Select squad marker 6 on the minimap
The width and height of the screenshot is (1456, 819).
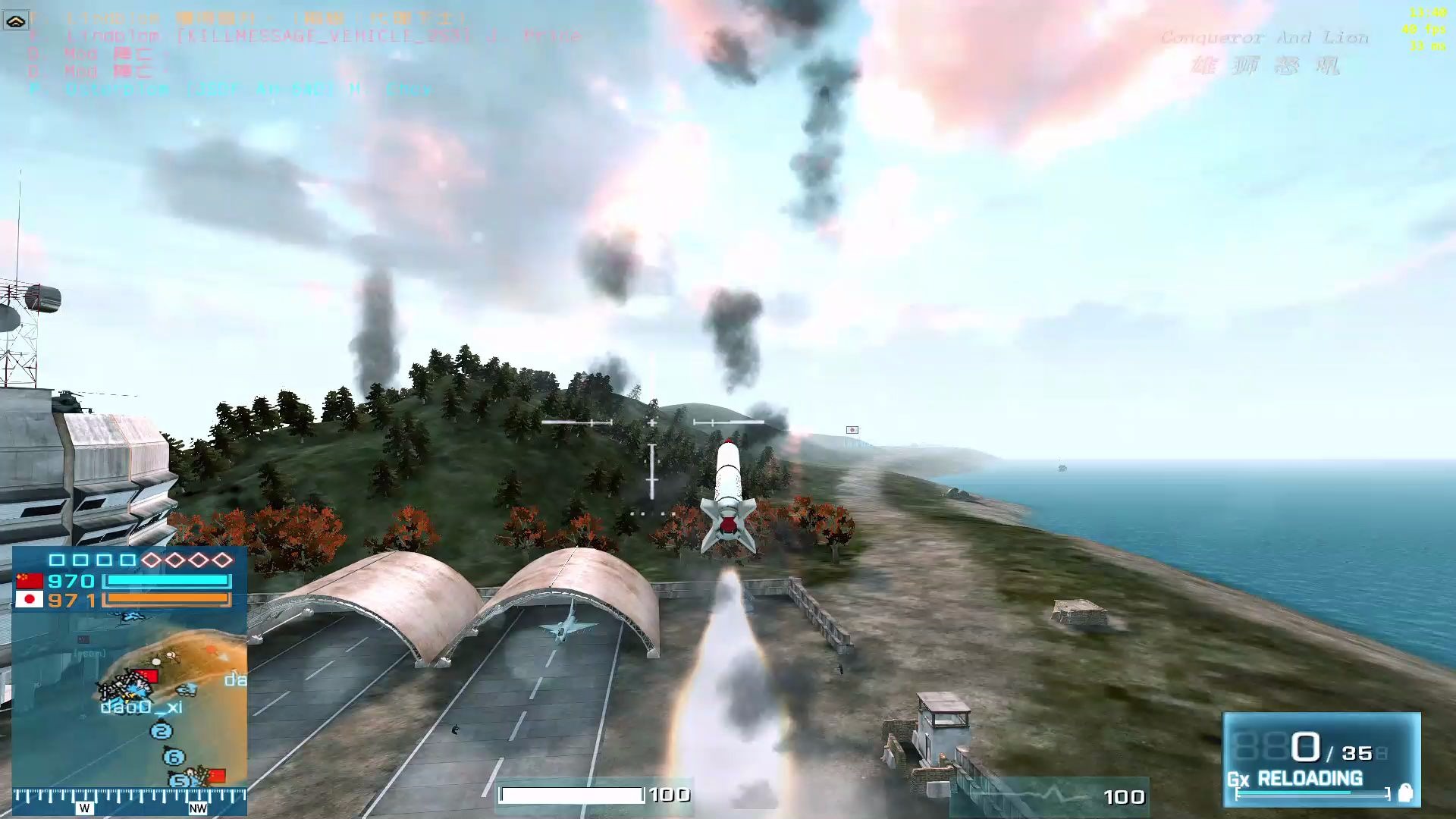pos(174,757)
